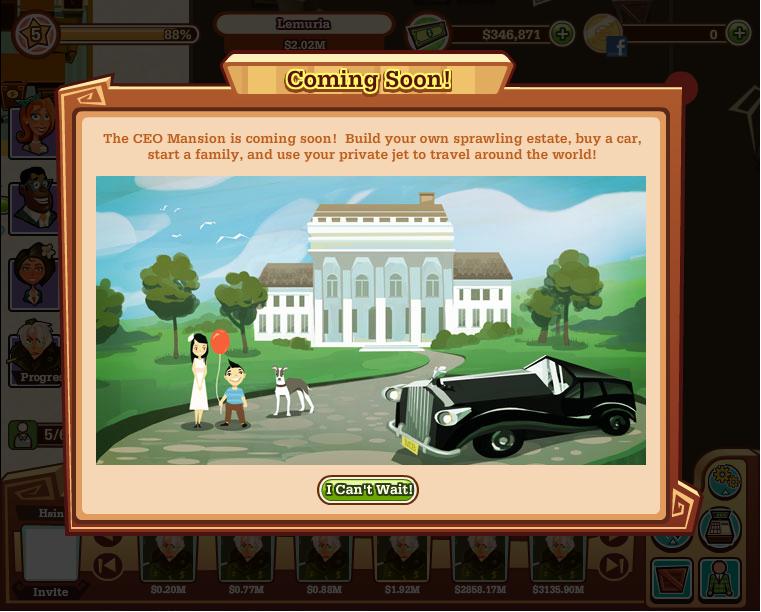This screenshot has width=761, height=612.
Task: Skip to the last friend in list
Action: [x=613, y=566]
